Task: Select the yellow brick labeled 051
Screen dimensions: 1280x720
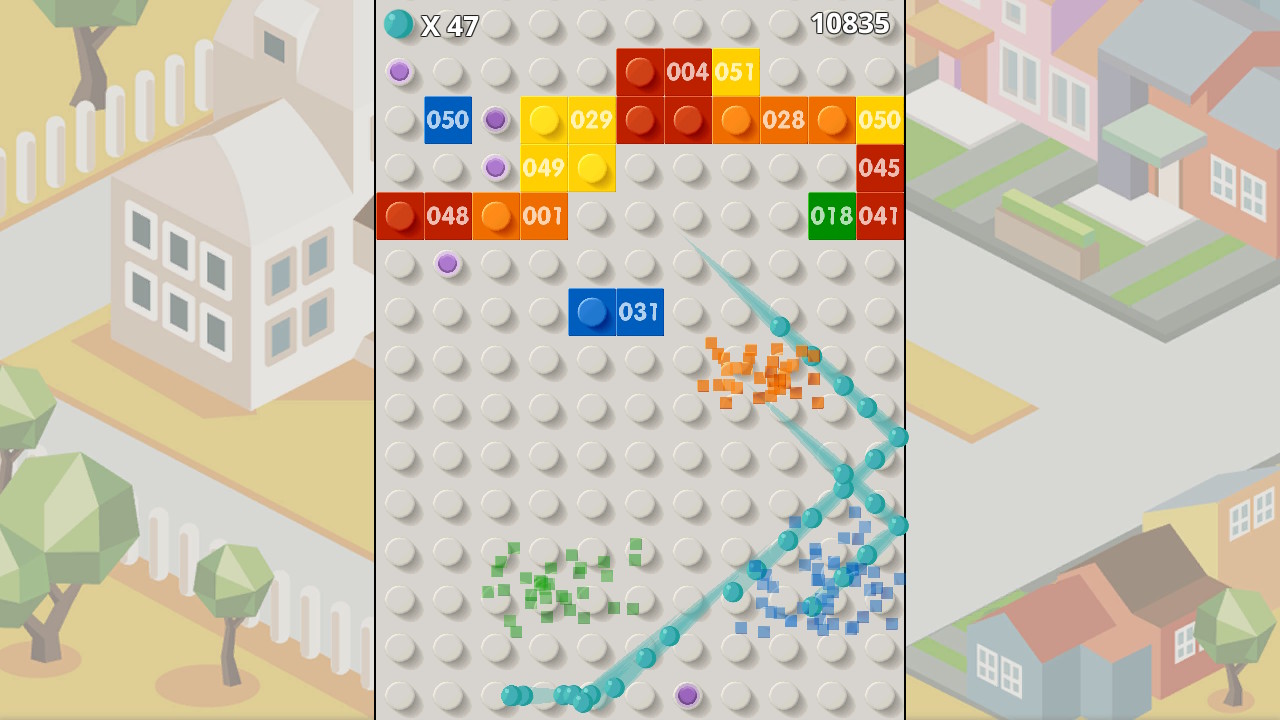Action: [x=736, y=71]
